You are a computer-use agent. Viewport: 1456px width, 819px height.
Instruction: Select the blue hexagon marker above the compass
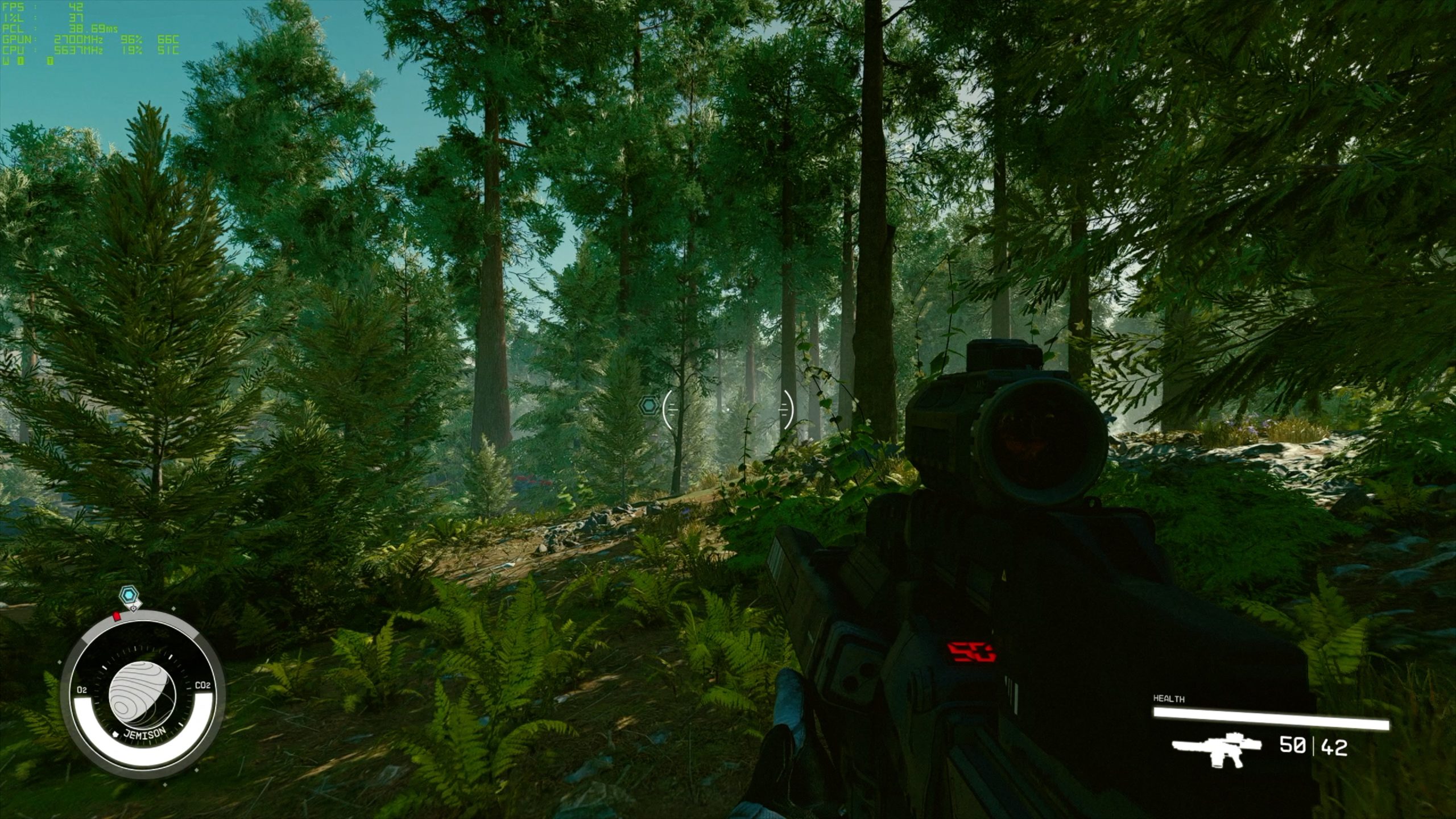tap(129, 595)
